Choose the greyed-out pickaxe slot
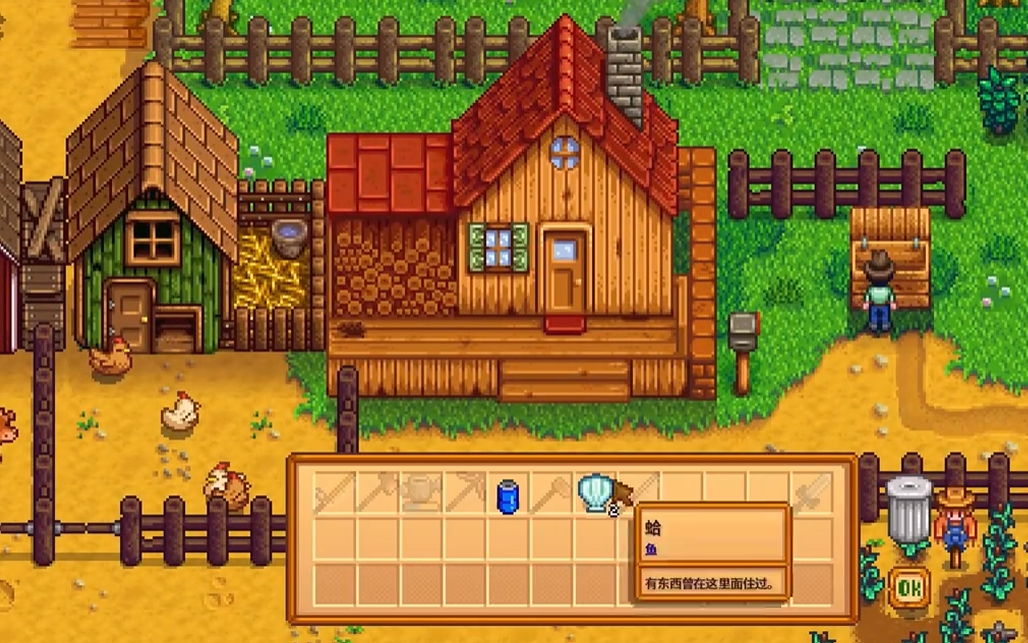The image size is (1028, 643). 464,493
